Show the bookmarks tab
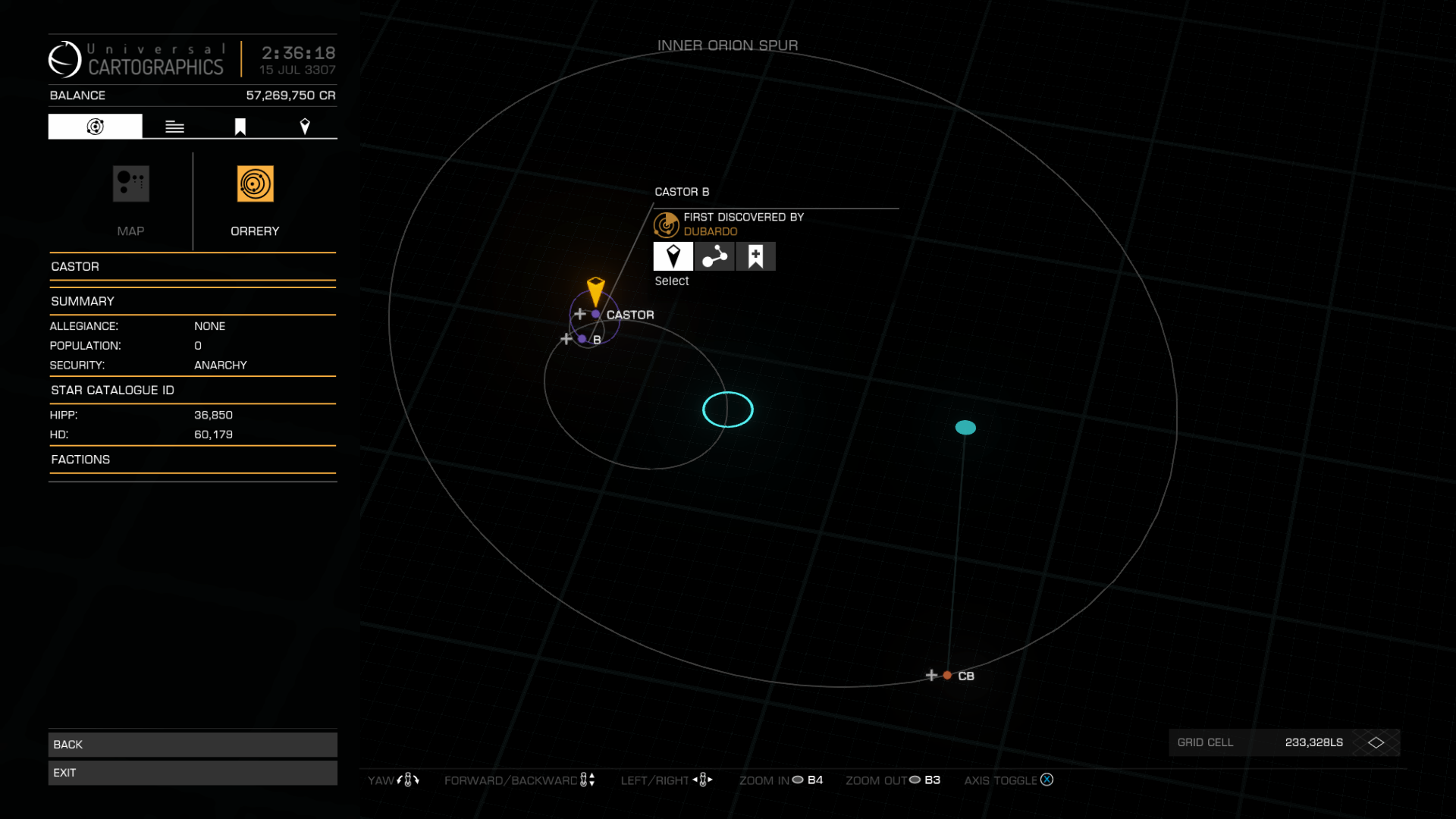Viewport: 1456px width, 819px height. click(x=240, y=127)
